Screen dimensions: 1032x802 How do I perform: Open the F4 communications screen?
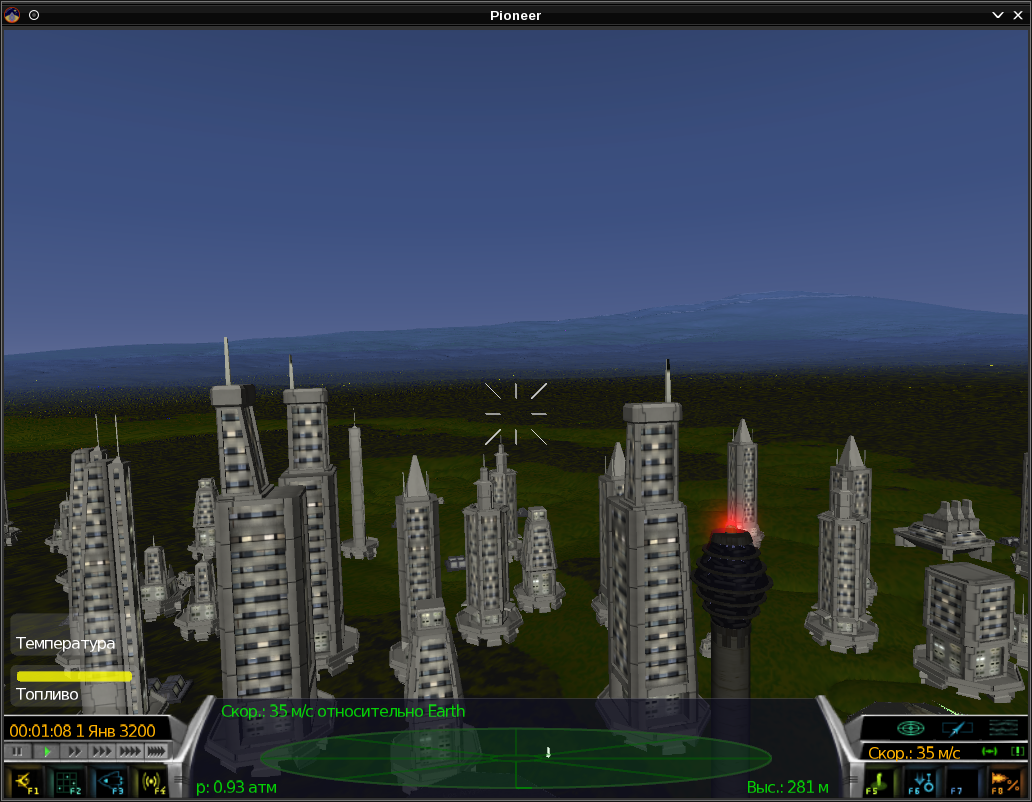click(x=152, y=781)
